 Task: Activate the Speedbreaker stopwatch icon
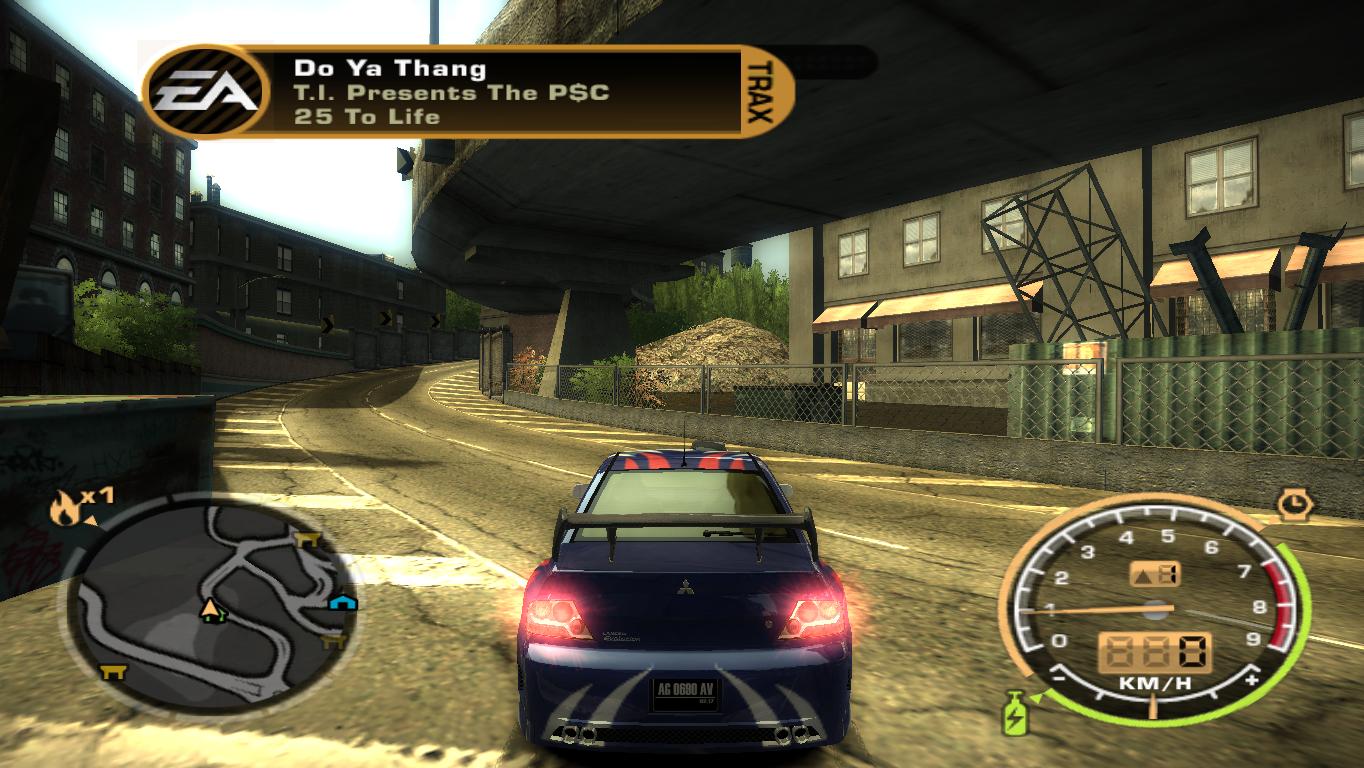point(1295,503)
